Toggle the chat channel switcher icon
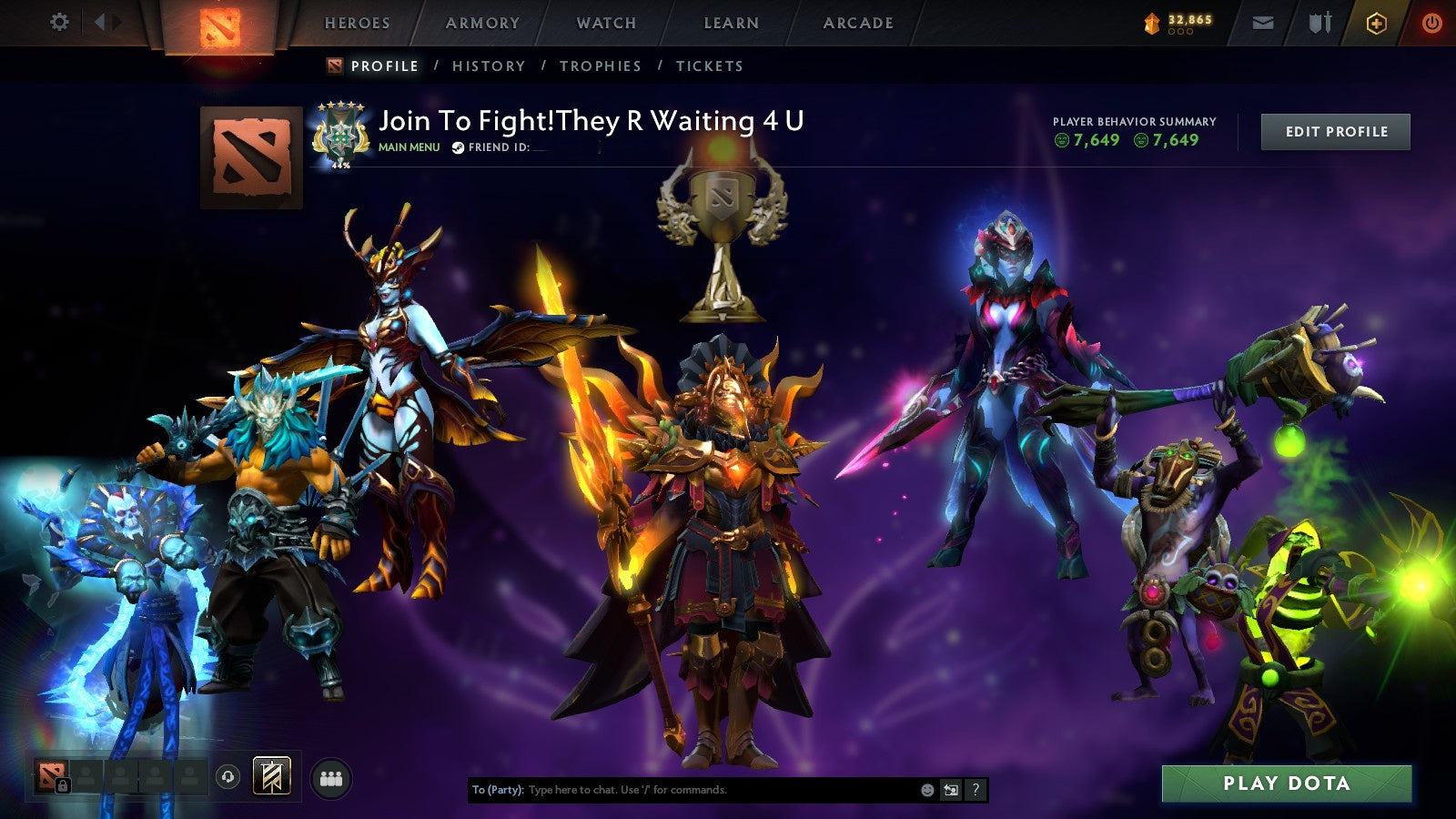 click(949, 791)
